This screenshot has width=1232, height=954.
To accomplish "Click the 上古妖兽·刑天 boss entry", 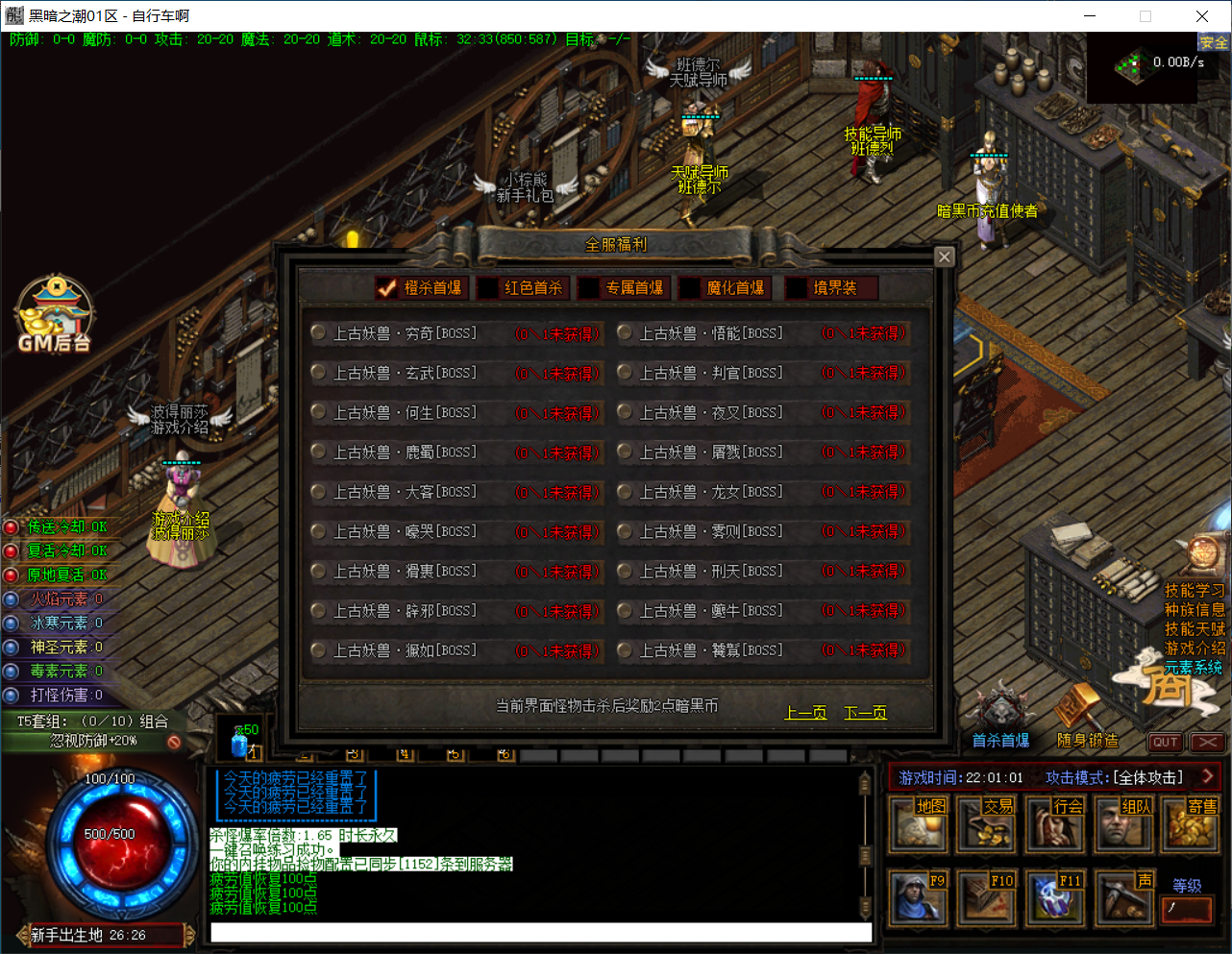I will [x=711, y=572].
